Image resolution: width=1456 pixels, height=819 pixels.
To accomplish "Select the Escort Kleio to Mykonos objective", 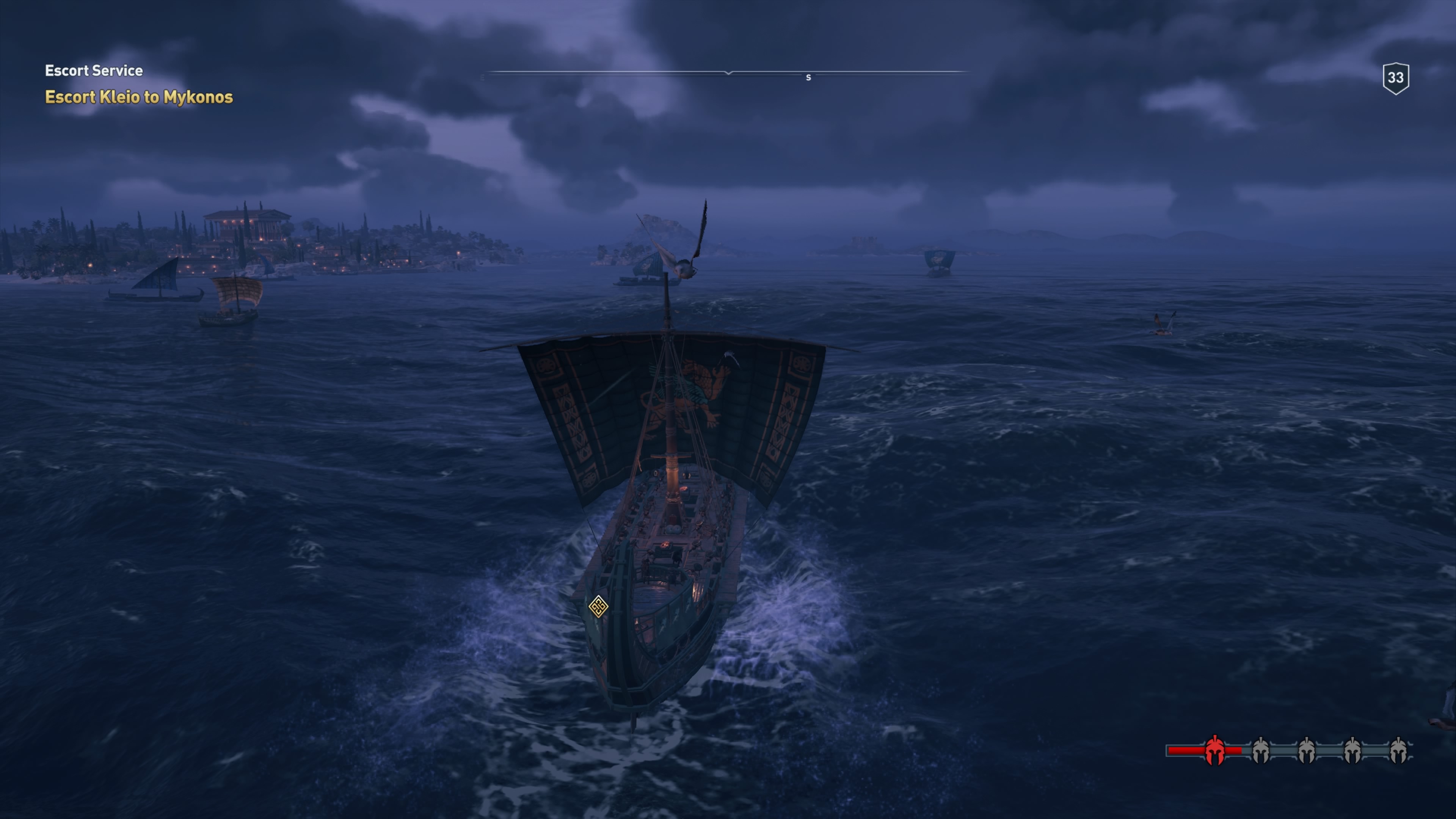I will point(138,97).
